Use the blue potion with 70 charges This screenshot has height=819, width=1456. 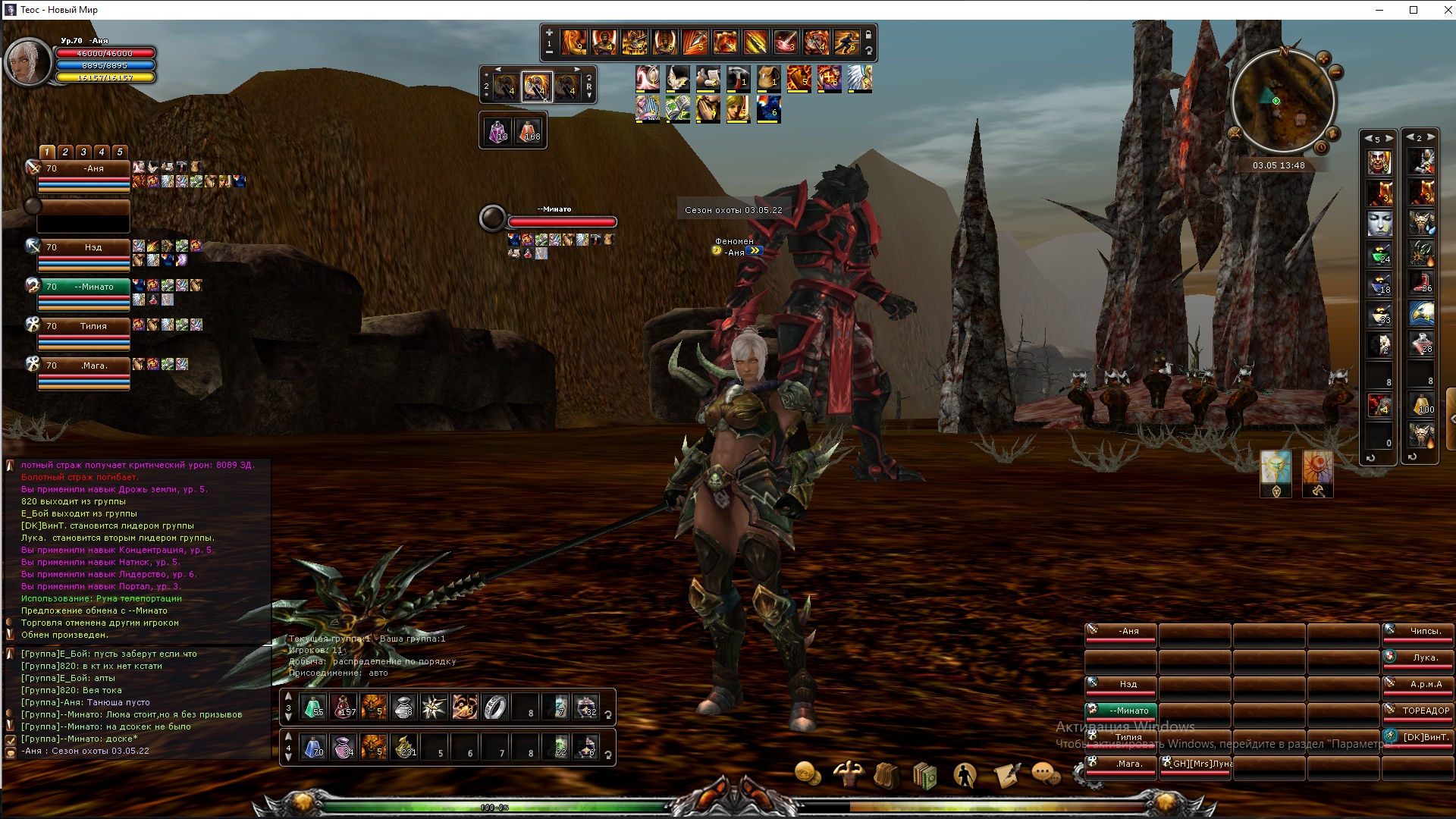313,747
